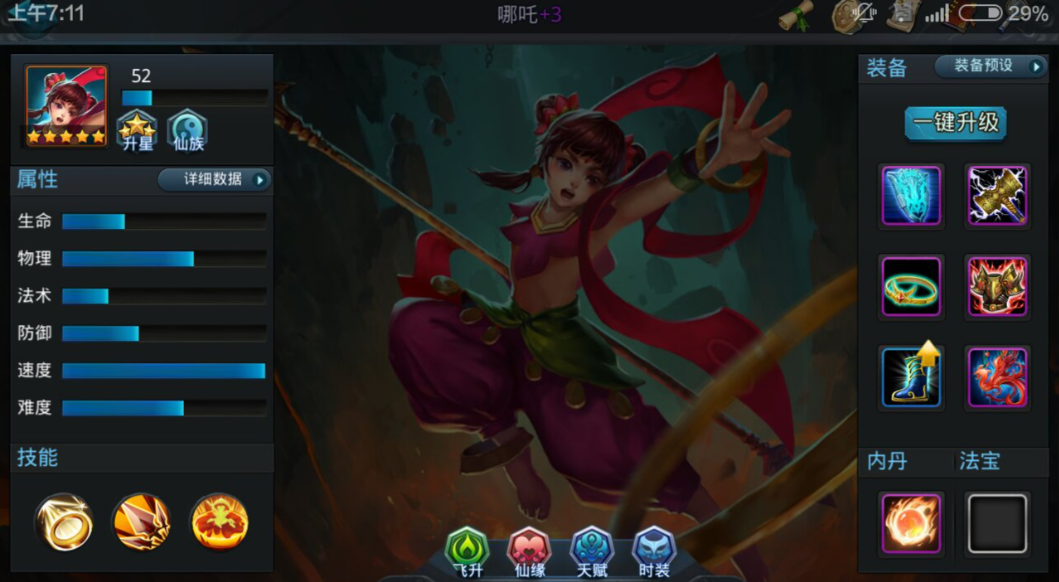
Task: View the flaming figure skill
Action: (219, 521)
